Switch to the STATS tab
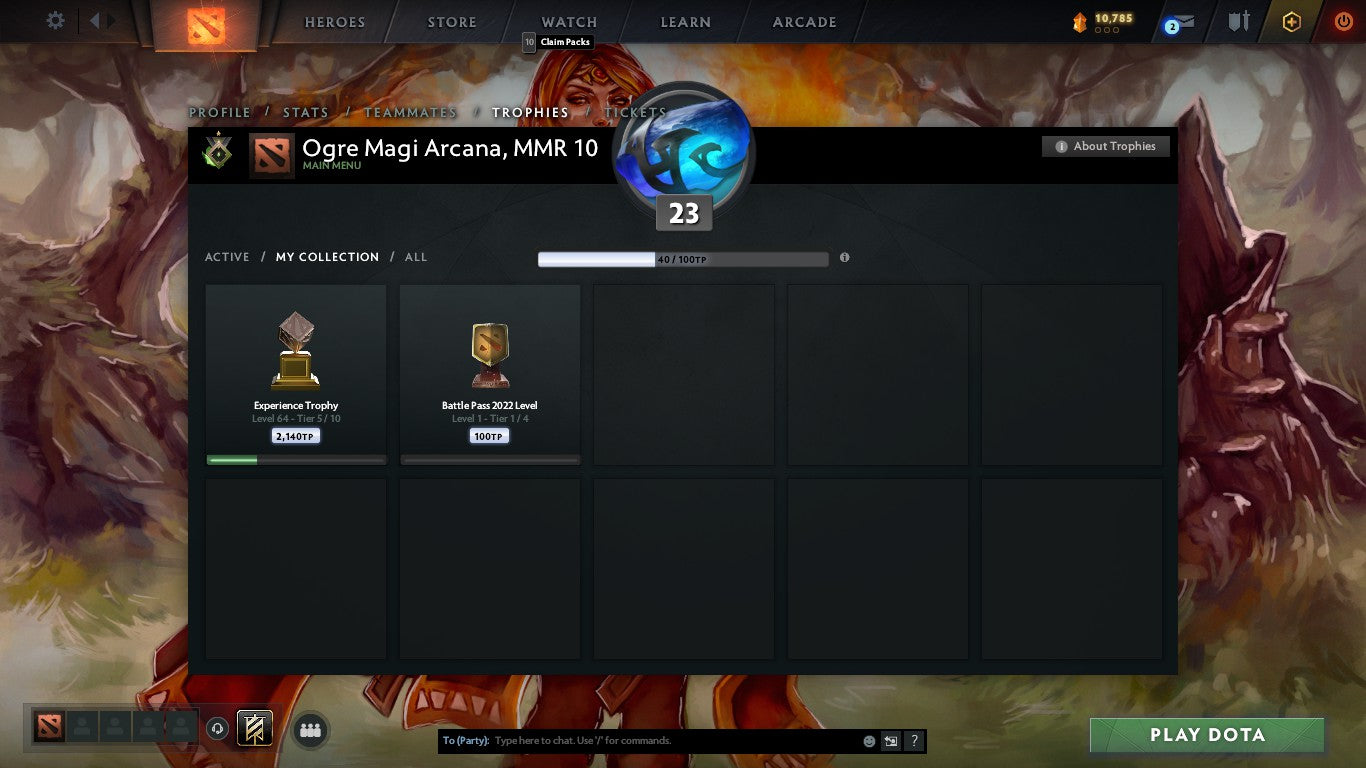The image size is (1366, 768). click(x=306, y=112)
